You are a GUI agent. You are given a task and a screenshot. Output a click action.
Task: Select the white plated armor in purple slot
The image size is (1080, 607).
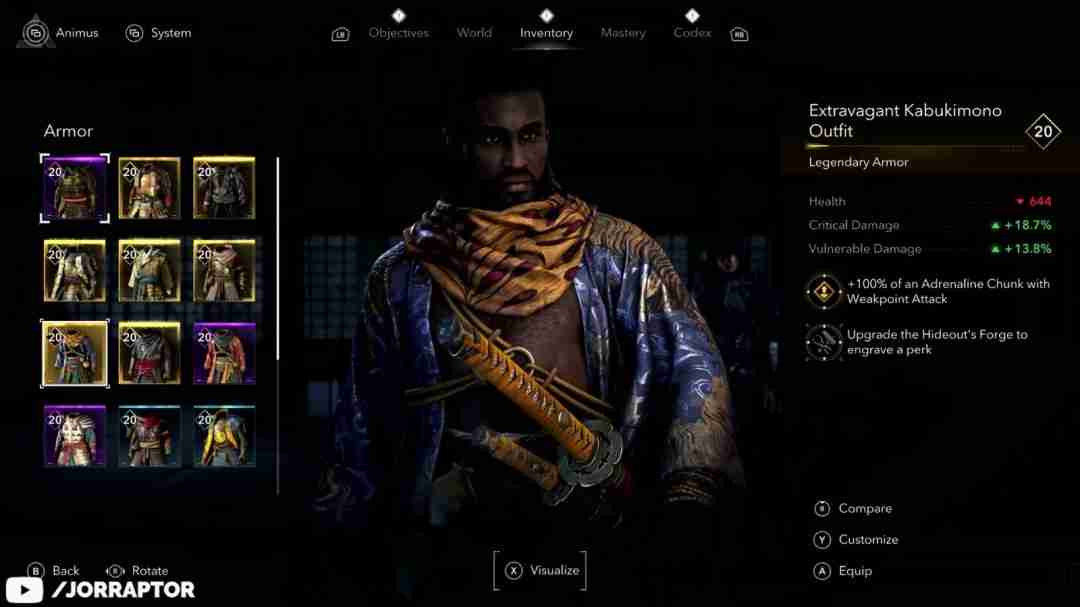pyautogui.click(x=74, y=436)
